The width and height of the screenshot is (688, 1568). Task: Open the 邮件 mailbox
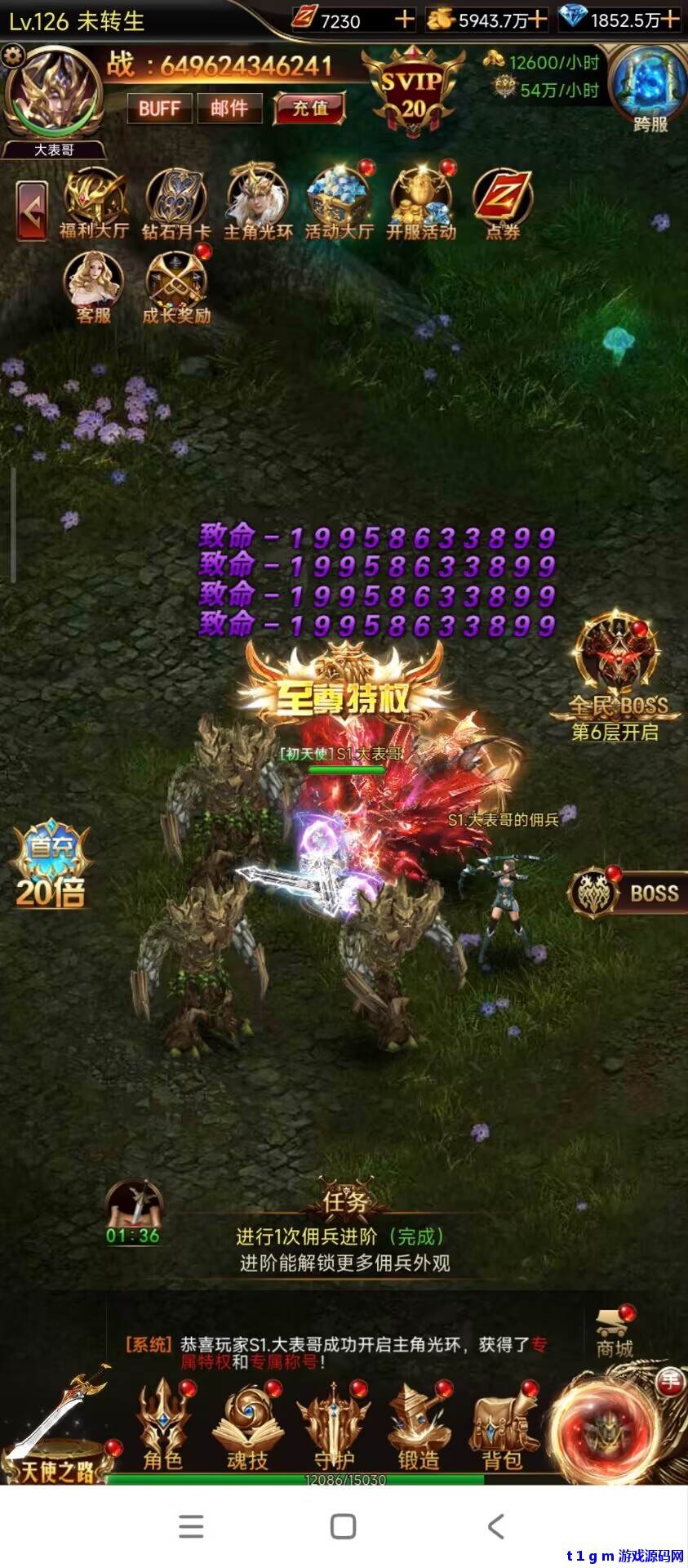click(x=229, y=109)
